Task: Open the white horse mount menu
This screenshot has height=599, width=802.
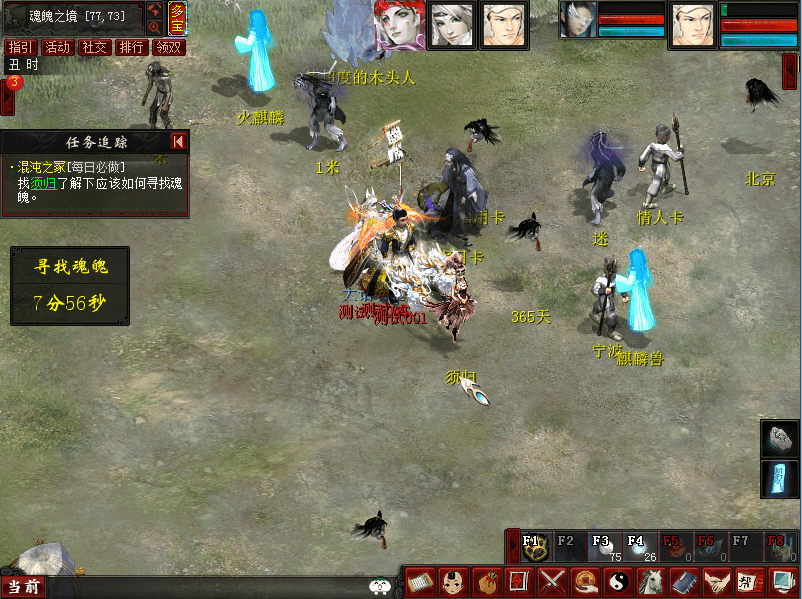Action: 651,581
